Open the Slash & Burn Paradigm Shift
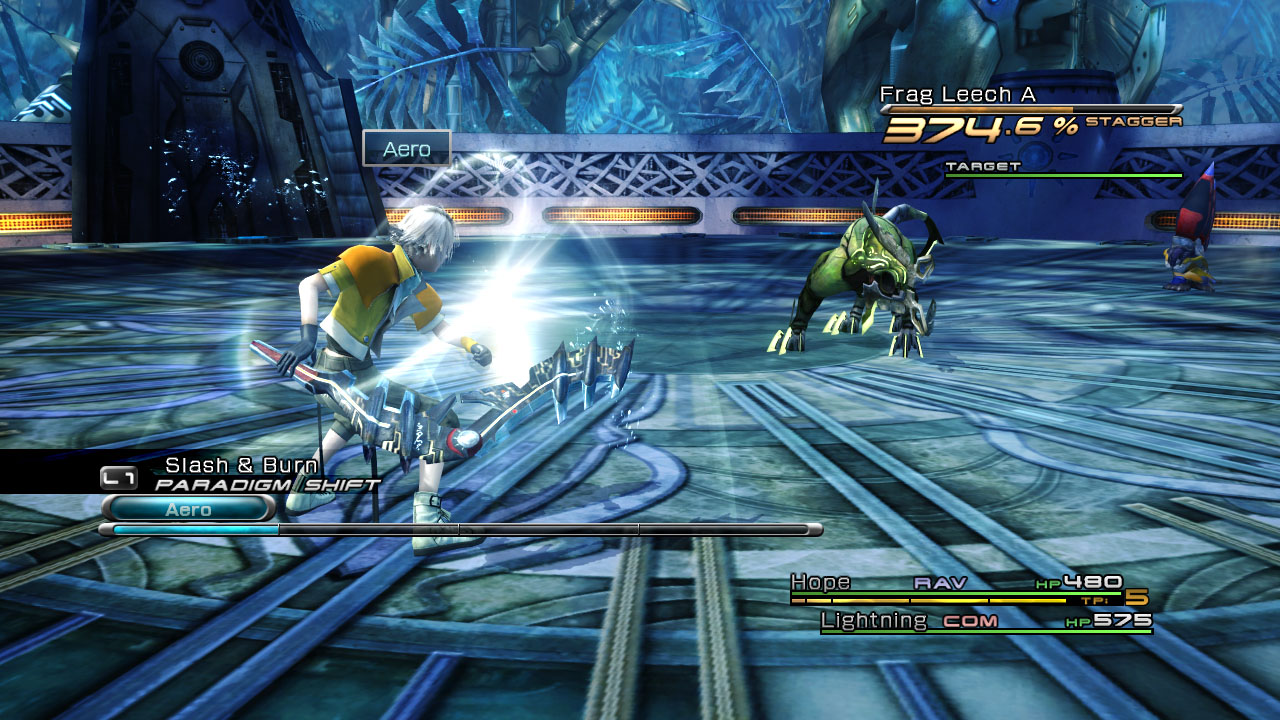 click(x=241, y=466)
